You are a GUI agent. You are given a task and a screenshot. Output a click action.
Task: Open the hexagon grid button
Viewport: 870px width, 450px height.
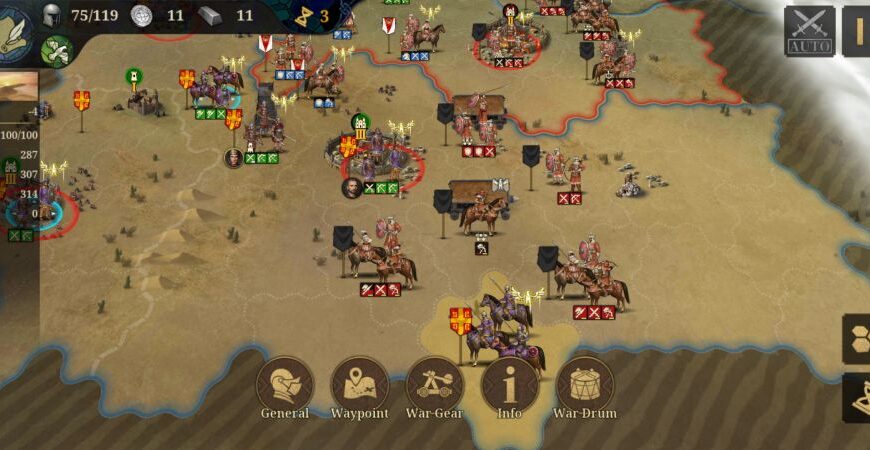point(856,337)
